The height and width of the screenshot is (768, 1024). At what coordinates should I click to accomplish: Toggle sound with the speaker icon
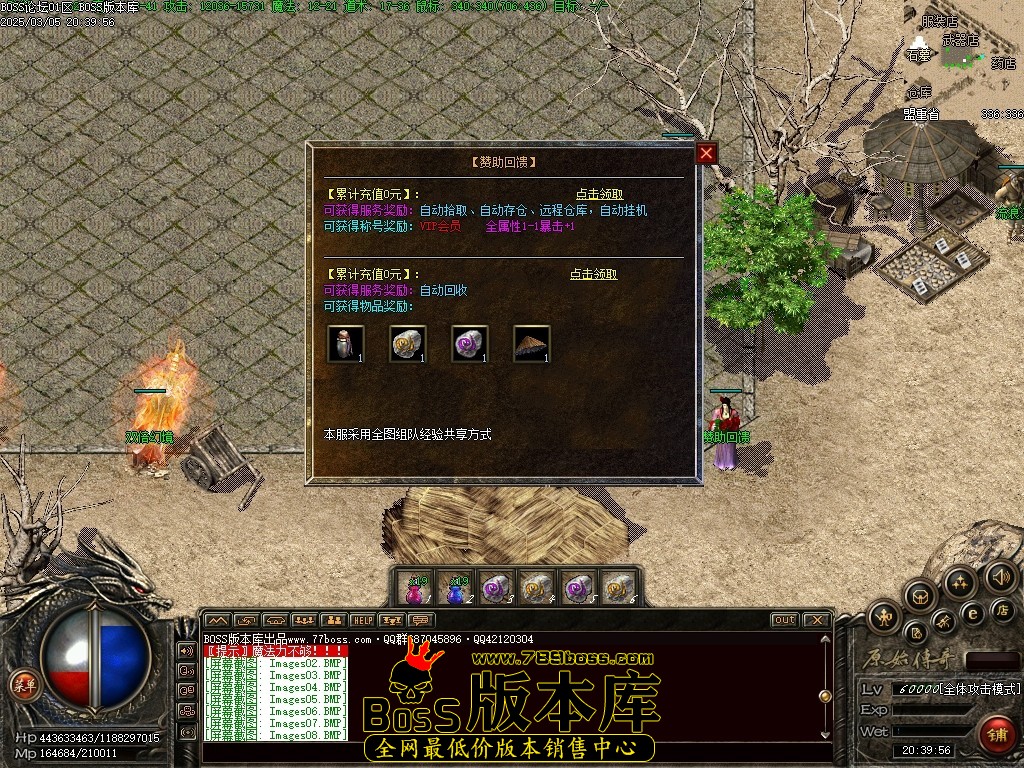point(999,577)
